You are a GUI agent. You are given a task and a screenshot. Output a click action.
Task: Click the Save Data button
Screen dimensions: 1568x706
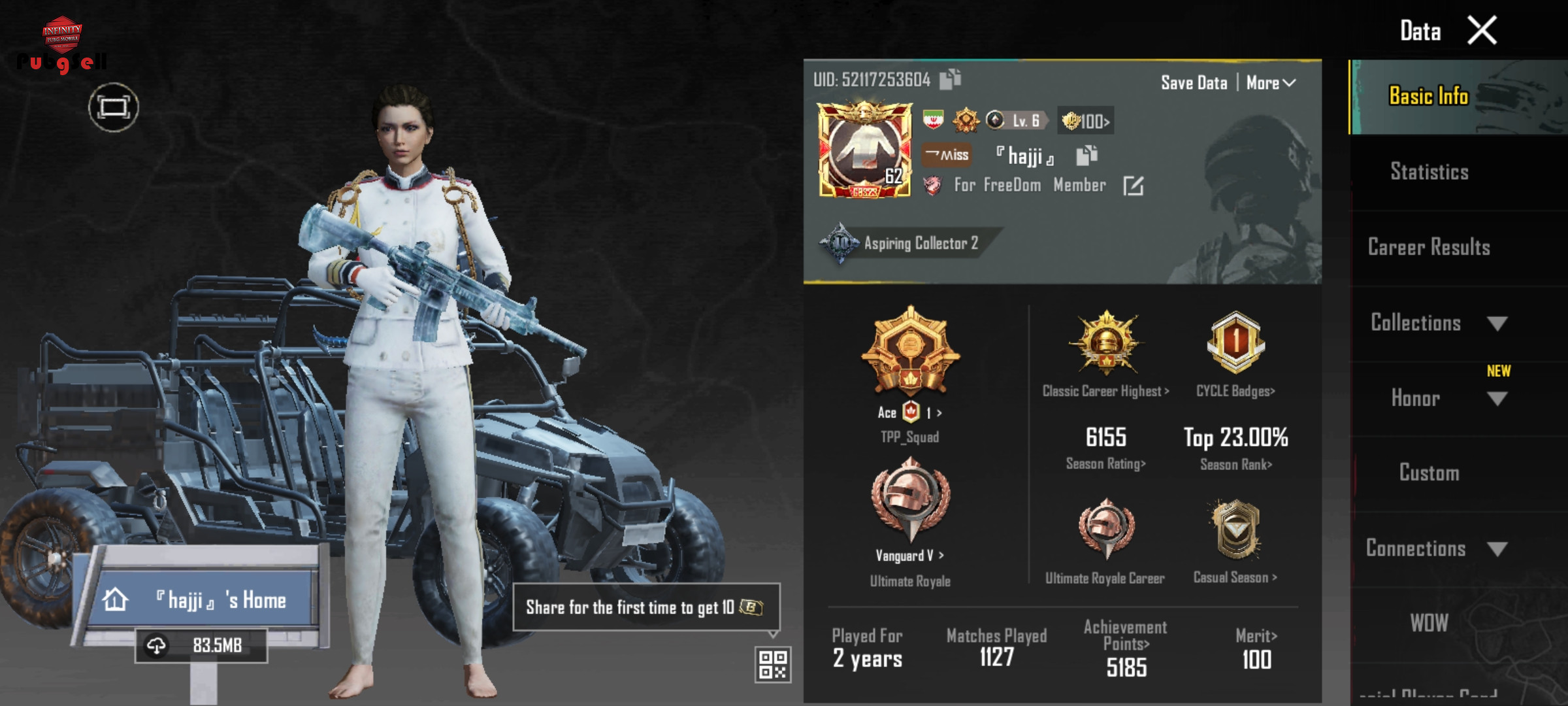coord(1194,83)
